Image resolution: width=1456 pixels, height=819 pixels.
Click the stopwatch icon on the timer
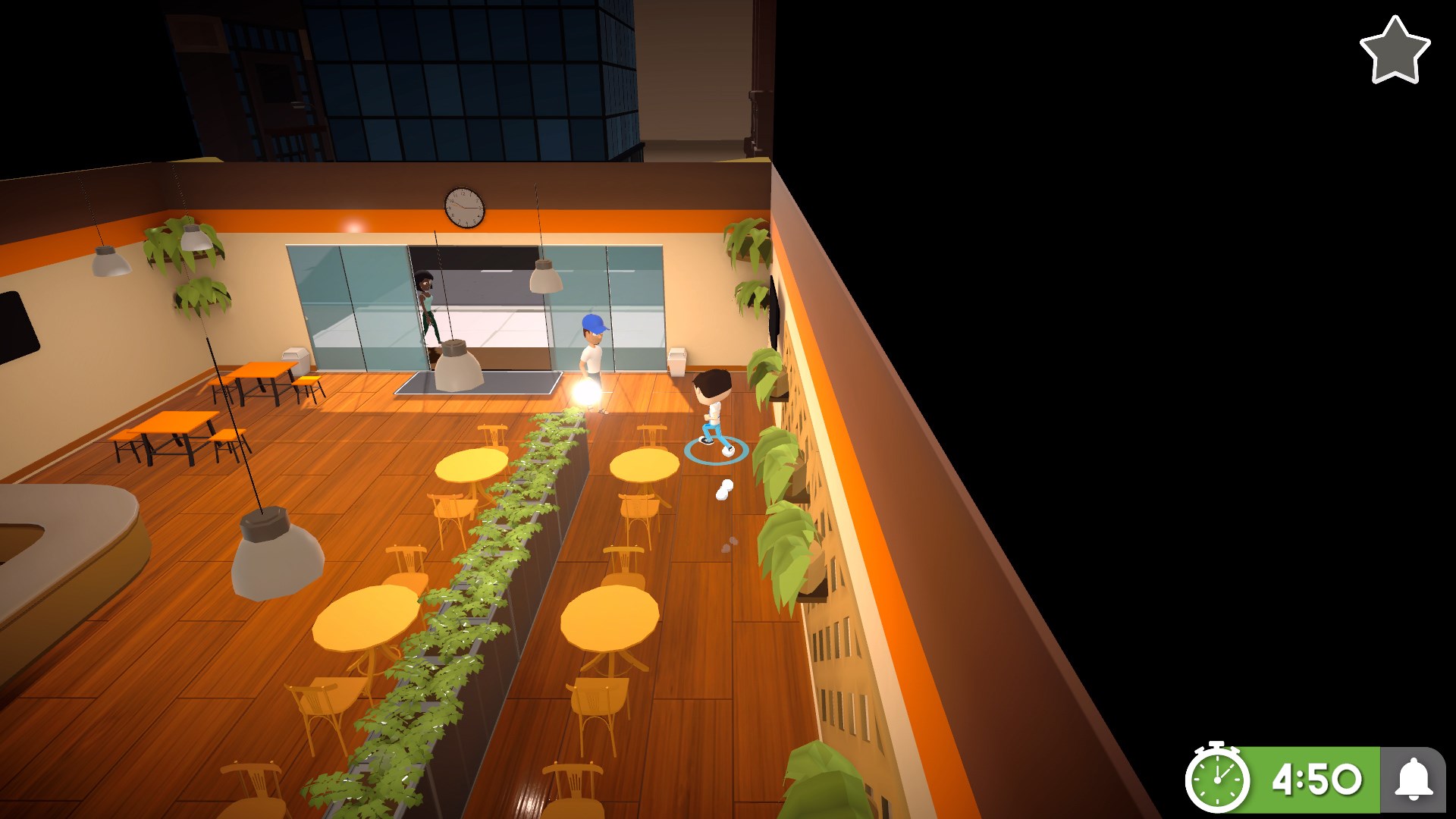1218,778
